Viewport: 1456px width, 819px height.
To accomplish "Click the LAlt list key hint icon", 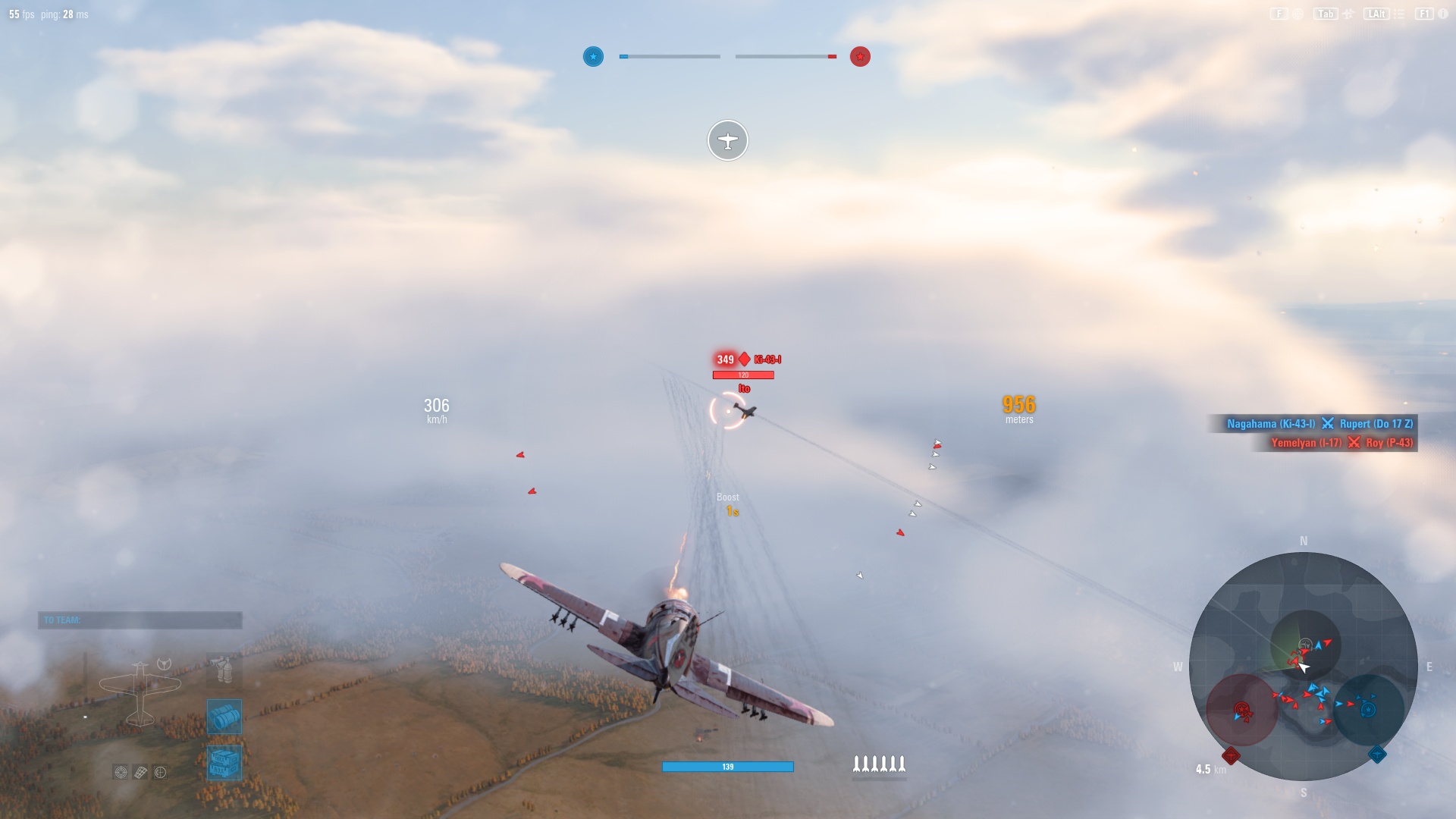I will pos(1376,14).
